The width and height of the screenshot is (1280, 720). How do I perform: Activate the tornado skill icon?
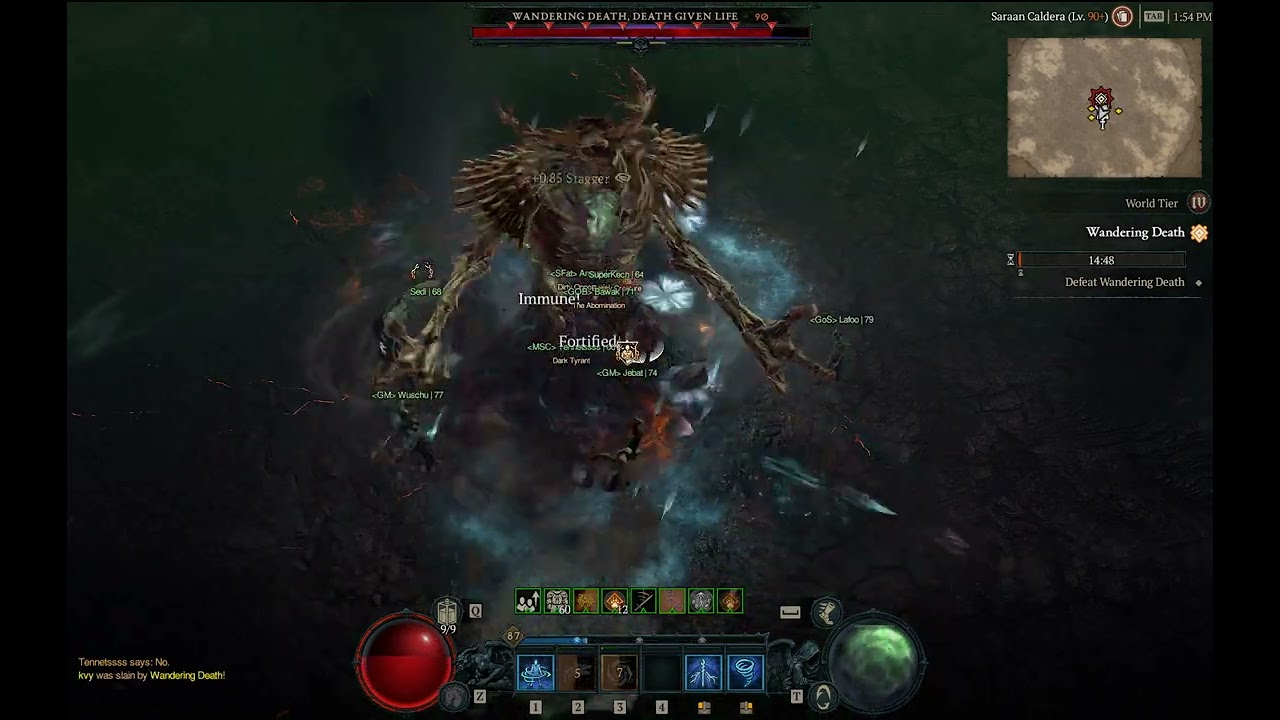click(x=745, y=673)
